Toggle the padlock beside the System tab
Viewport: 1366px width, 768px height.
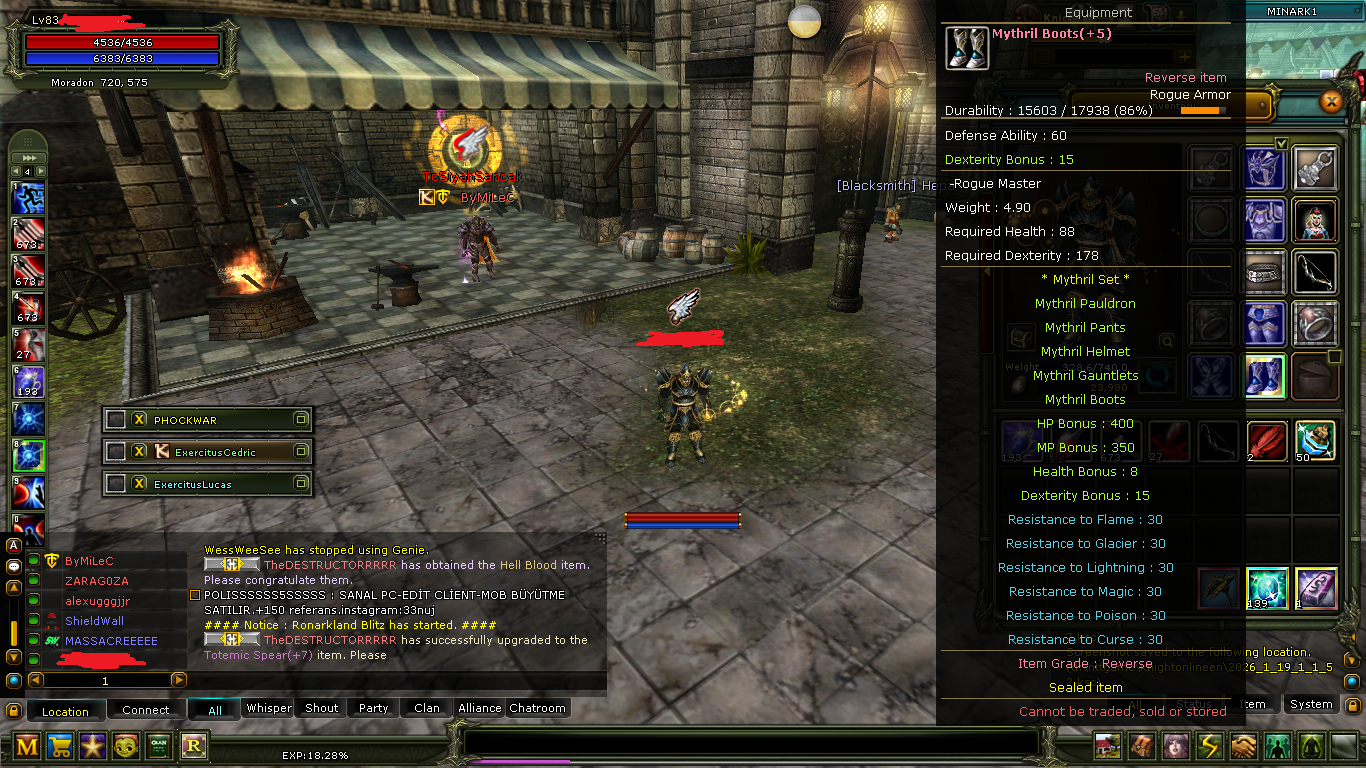1352,704
